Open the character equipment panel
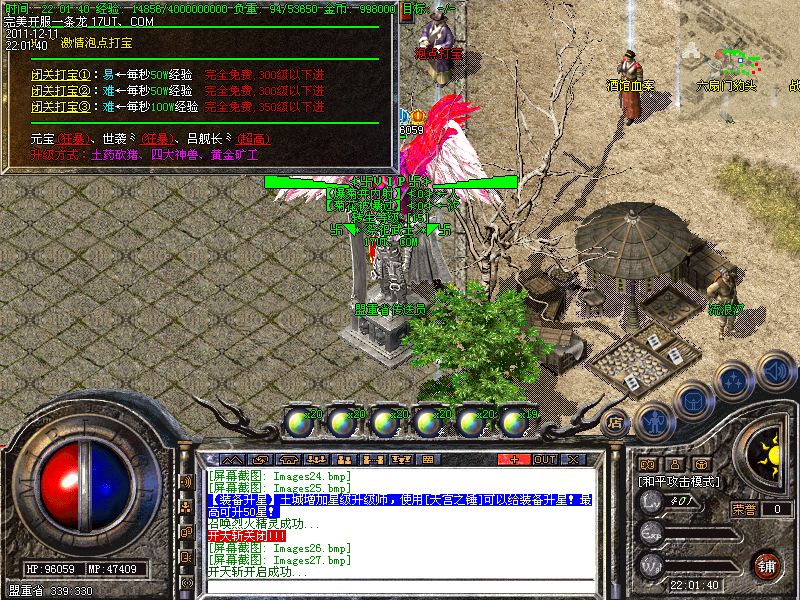 click(653, 420)
